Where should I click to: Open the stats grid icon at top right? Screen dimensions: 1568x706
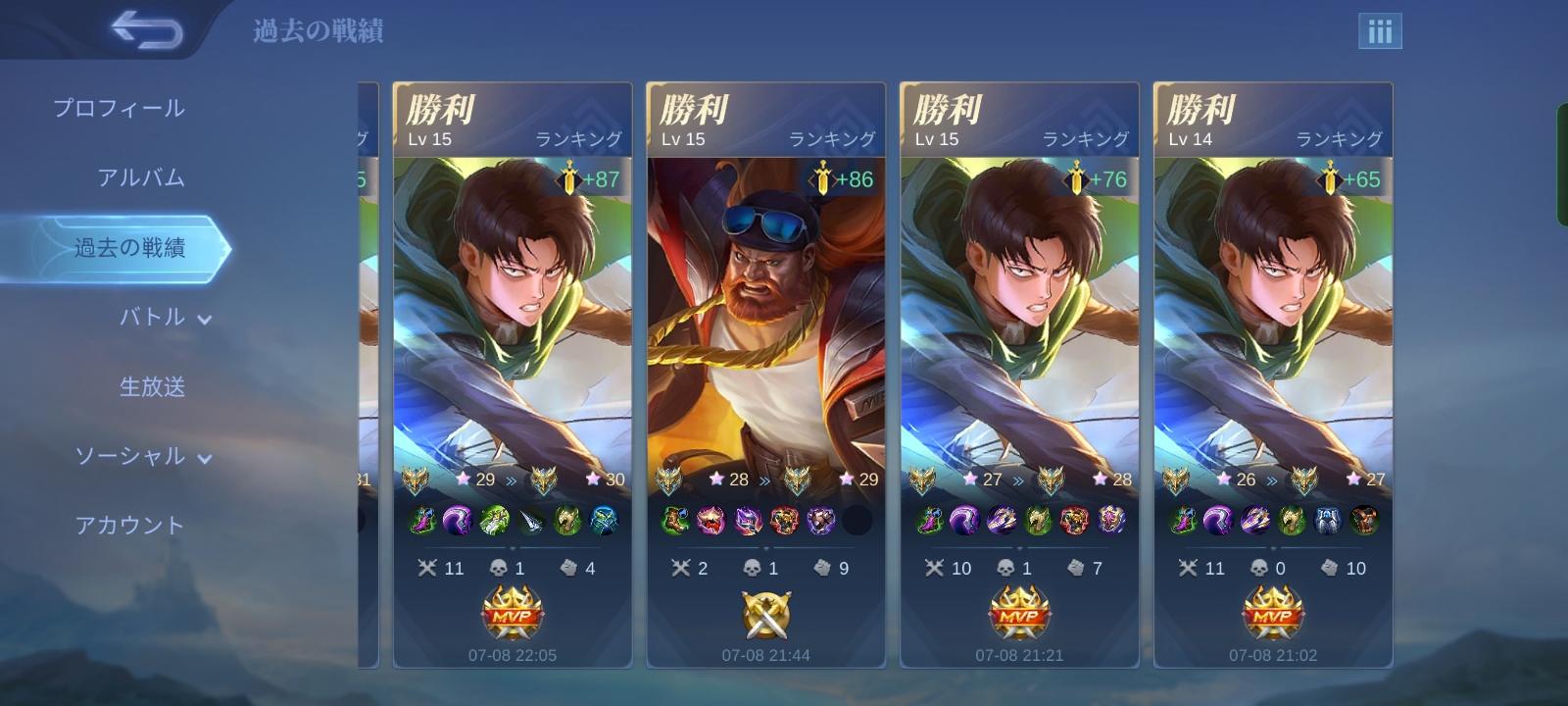point(1379,30)
